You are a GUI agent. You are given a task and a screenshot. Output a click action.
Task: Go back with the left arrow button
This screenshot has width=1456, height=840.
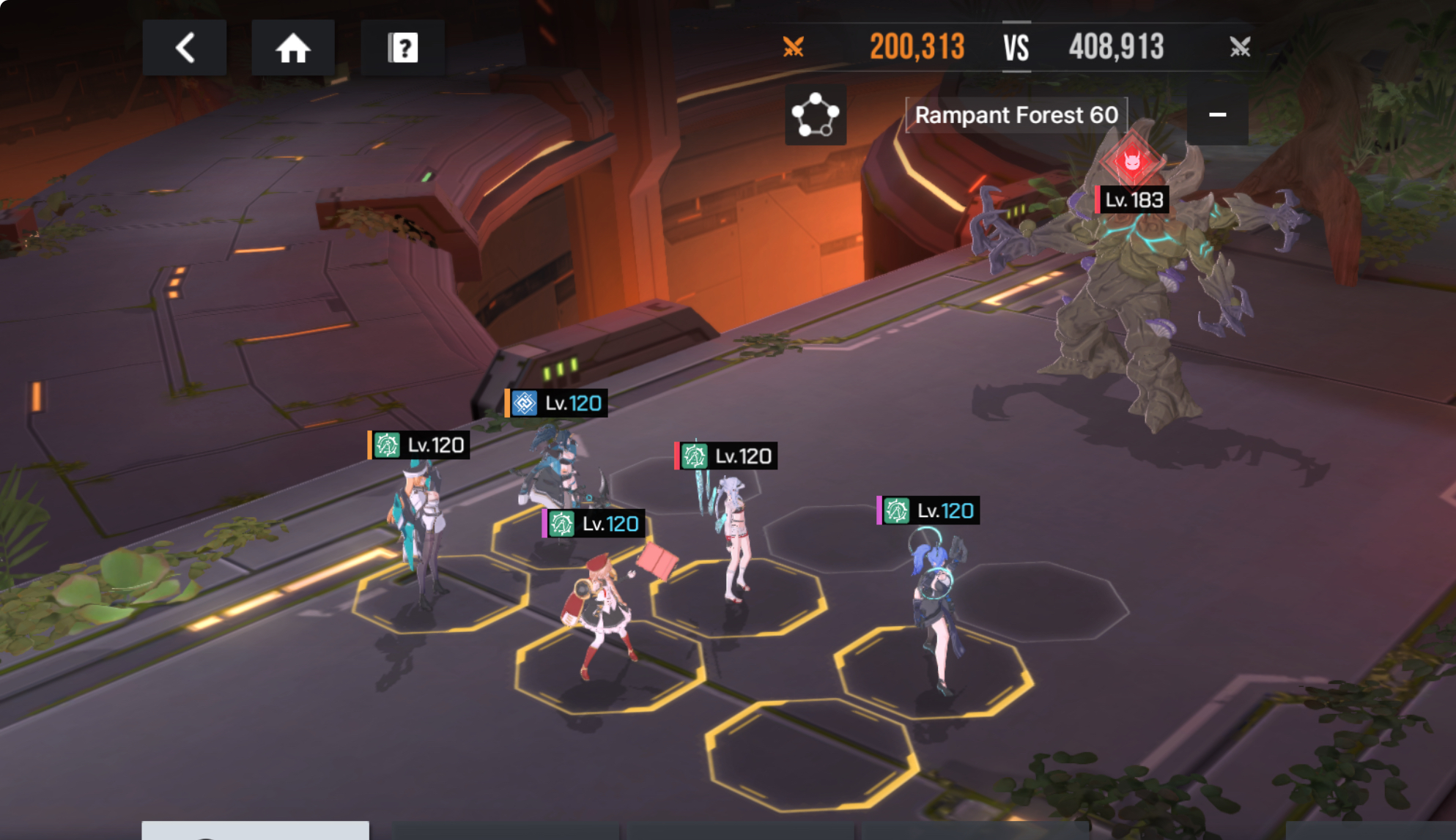[185, 48]
